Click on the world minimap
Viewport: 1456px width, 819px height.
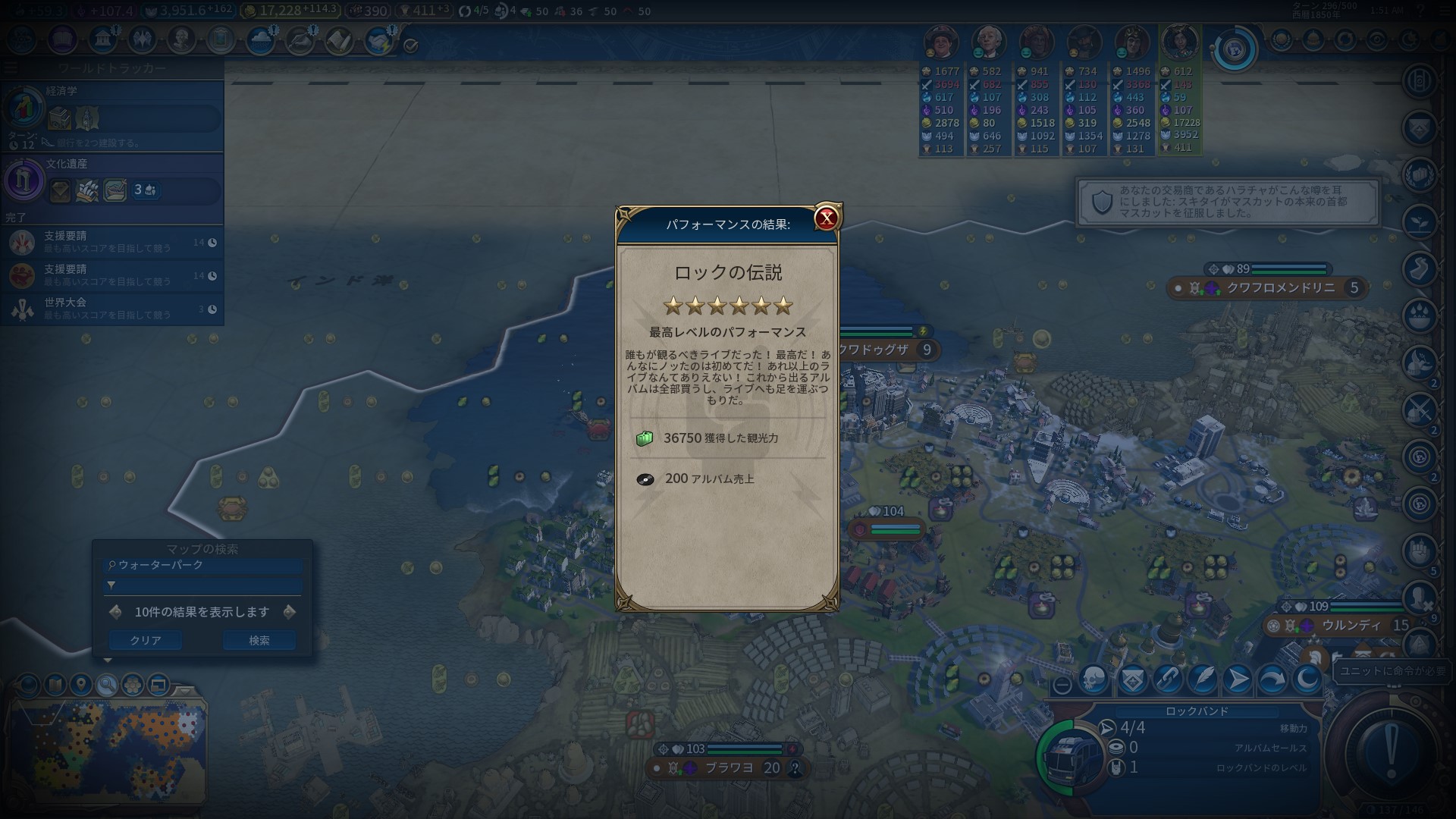(106, 751)
